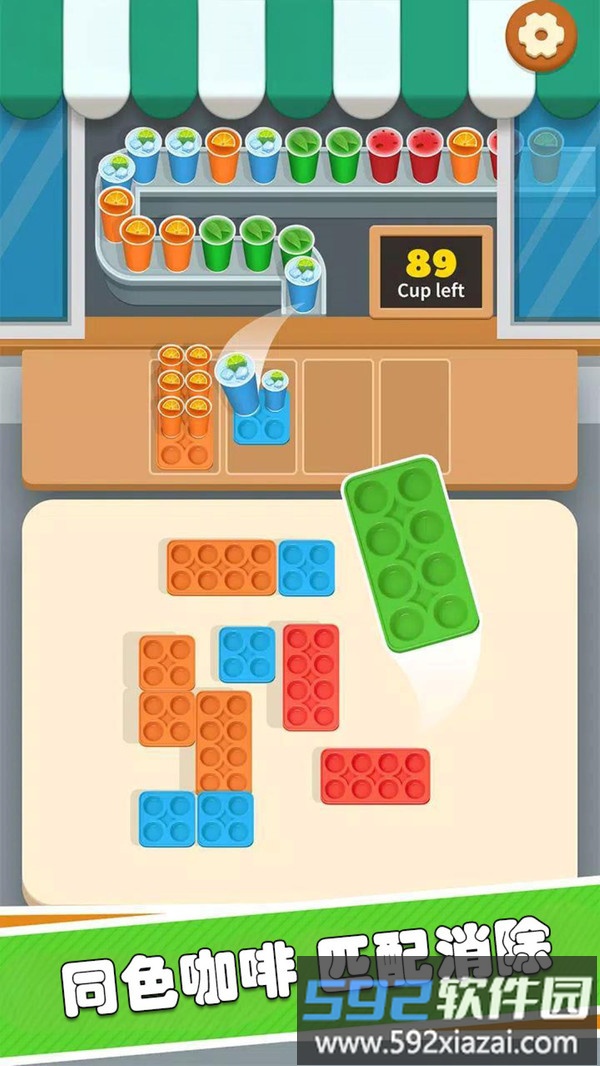Choose blue tray left of the tall red tray

tap(247, 654)
